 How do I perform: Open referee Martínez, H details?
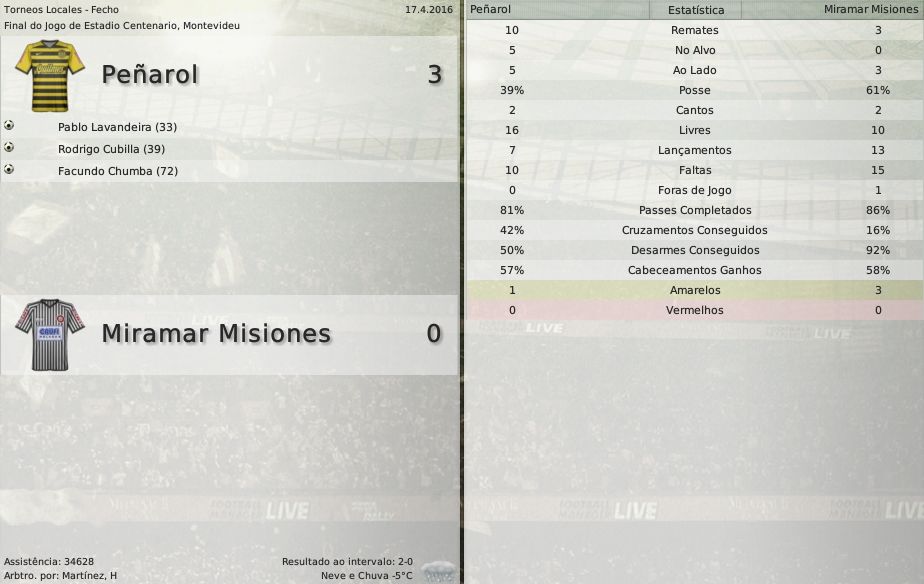[x=85, y=575]
